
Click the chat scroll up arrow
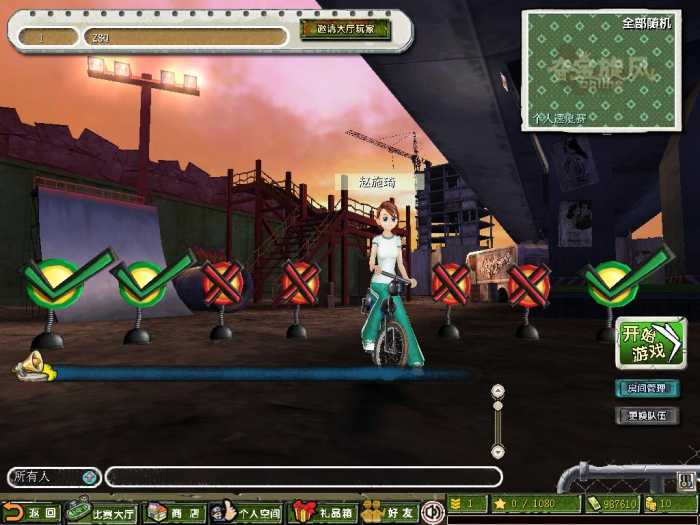[497, 391]
